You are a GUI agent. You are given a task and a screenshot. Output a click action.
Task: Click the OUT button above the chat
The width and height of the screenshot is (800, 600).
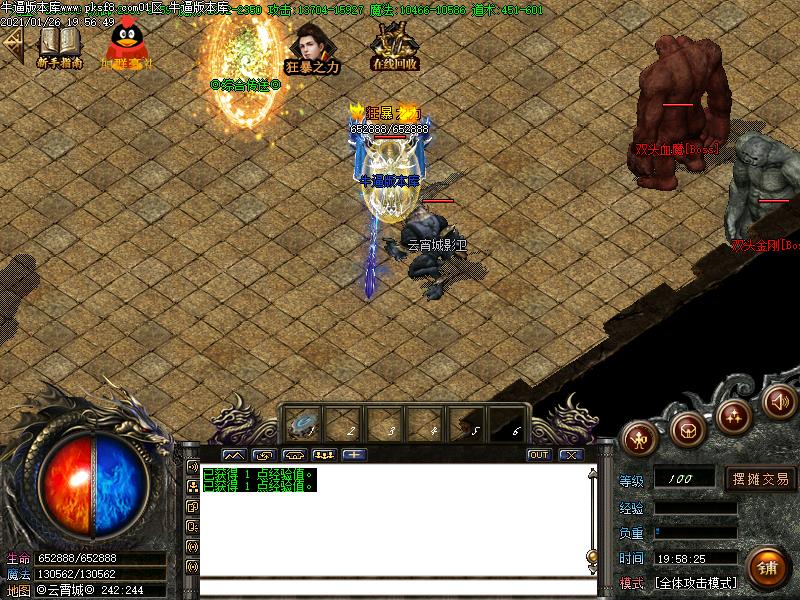point(539,454)
